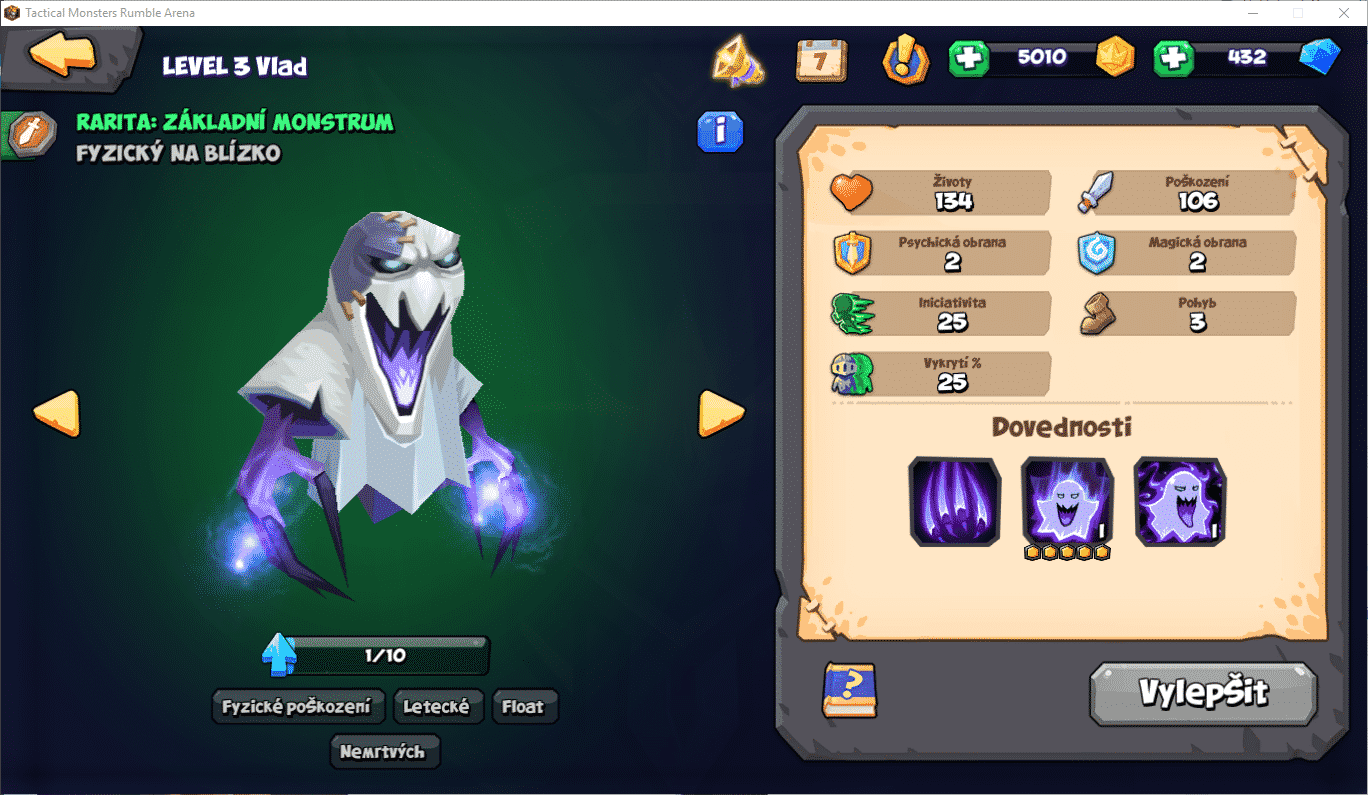Select the ghost skill with five stars
1368x795 pixels.
tap(1067, 501)
